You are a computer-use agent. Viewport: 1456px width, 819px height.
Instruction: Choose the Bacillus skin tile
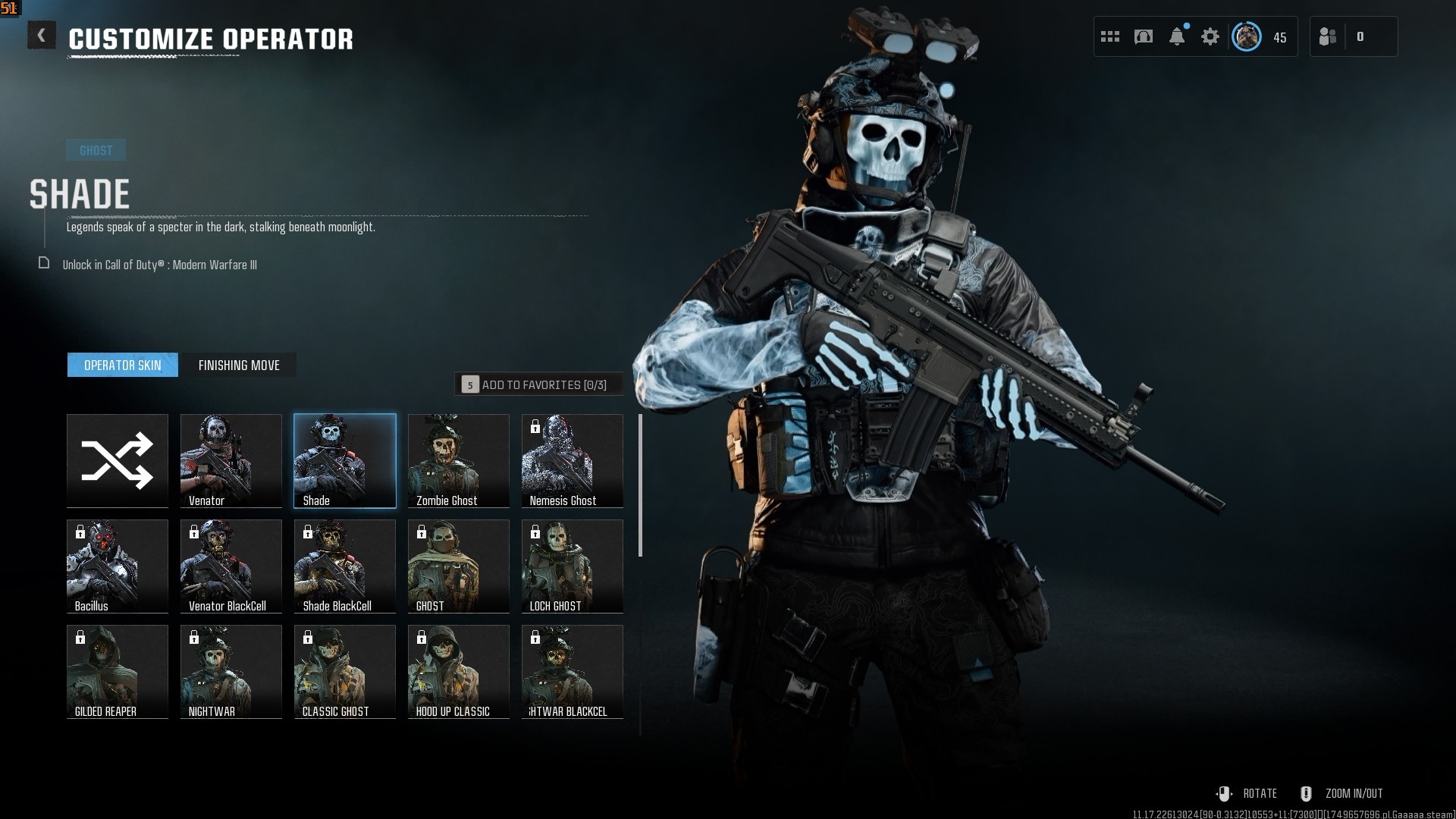point(118,566)
